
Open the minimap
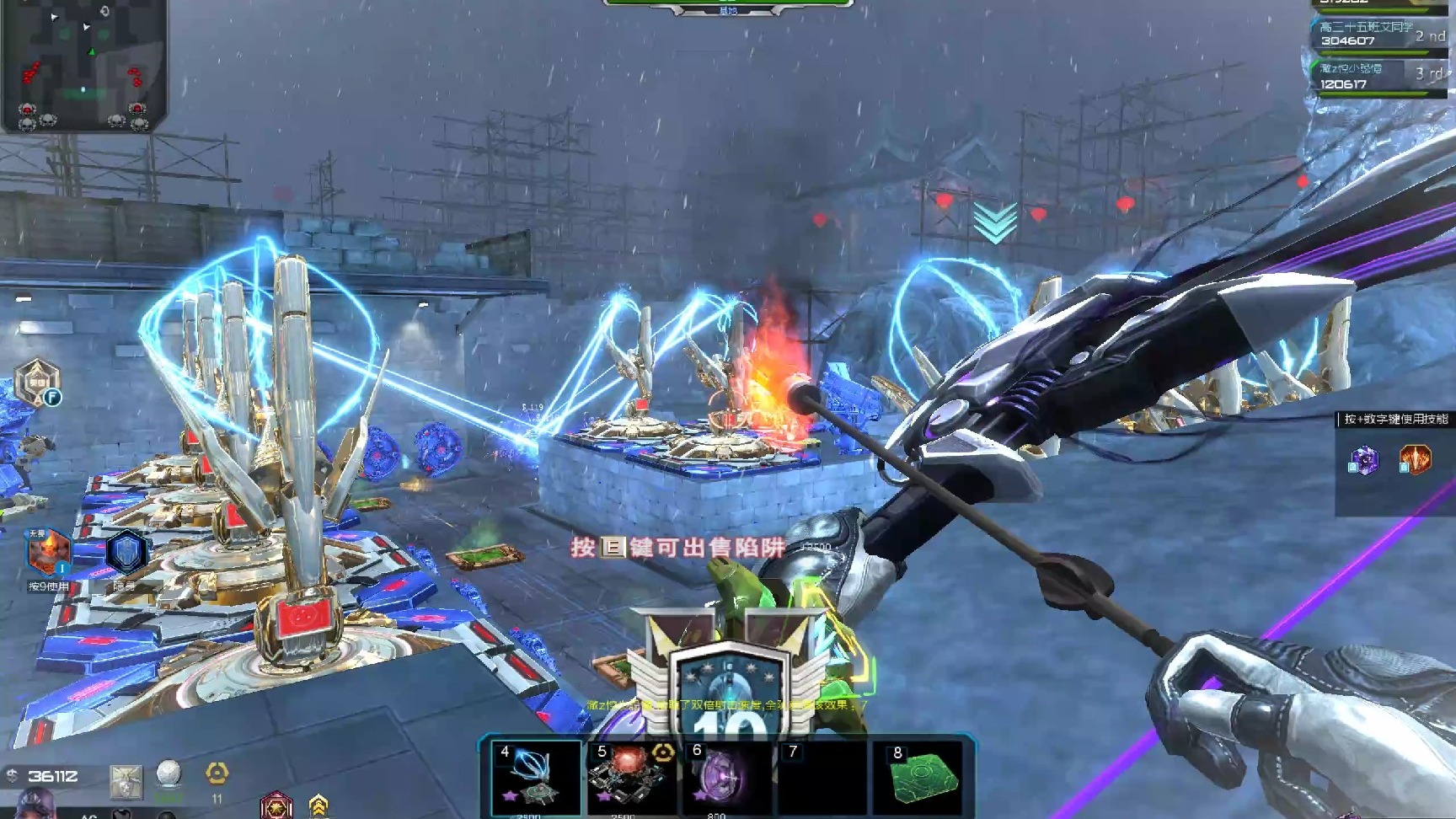pos(83,66)
